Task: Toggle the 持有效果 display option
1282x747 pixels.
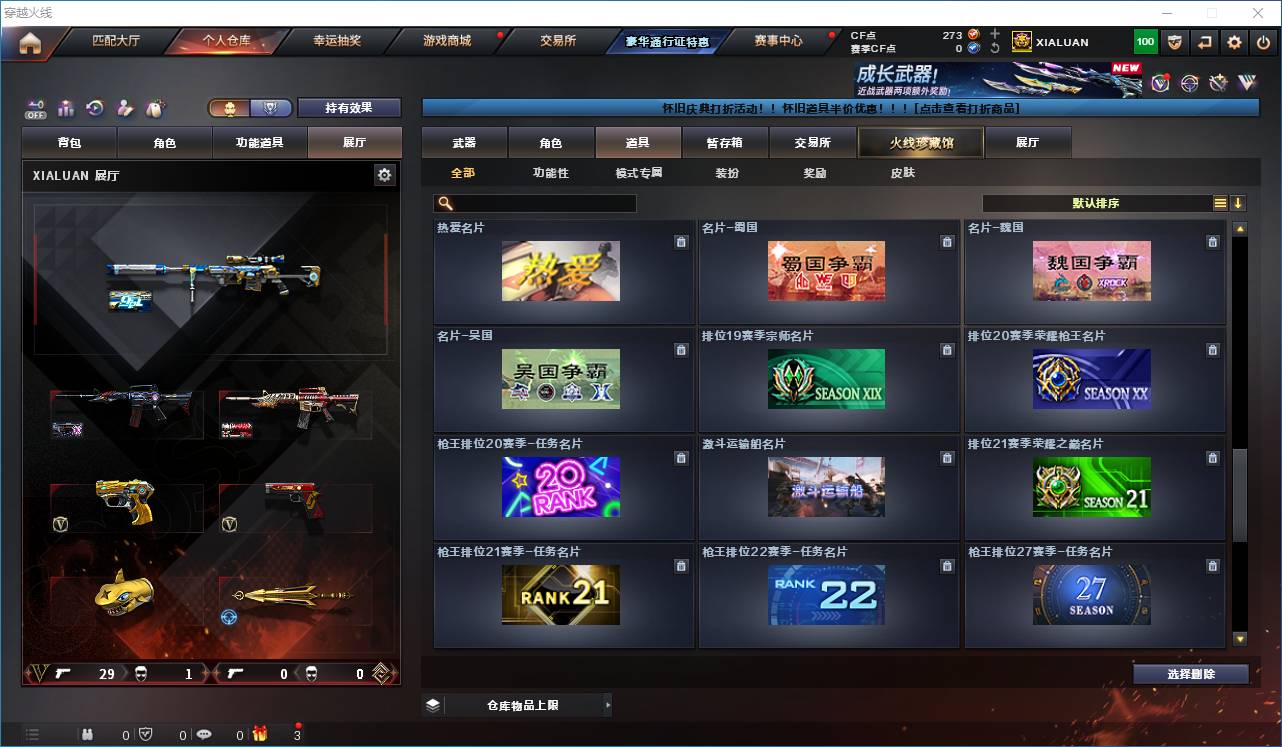Action: (x=348, y=107)
